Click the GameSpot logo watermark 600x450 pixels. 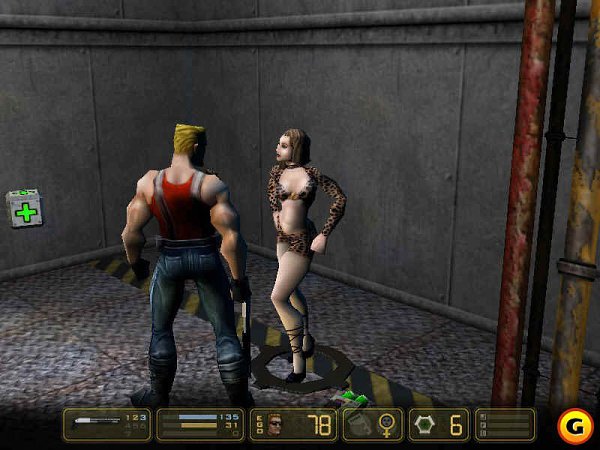573,423
